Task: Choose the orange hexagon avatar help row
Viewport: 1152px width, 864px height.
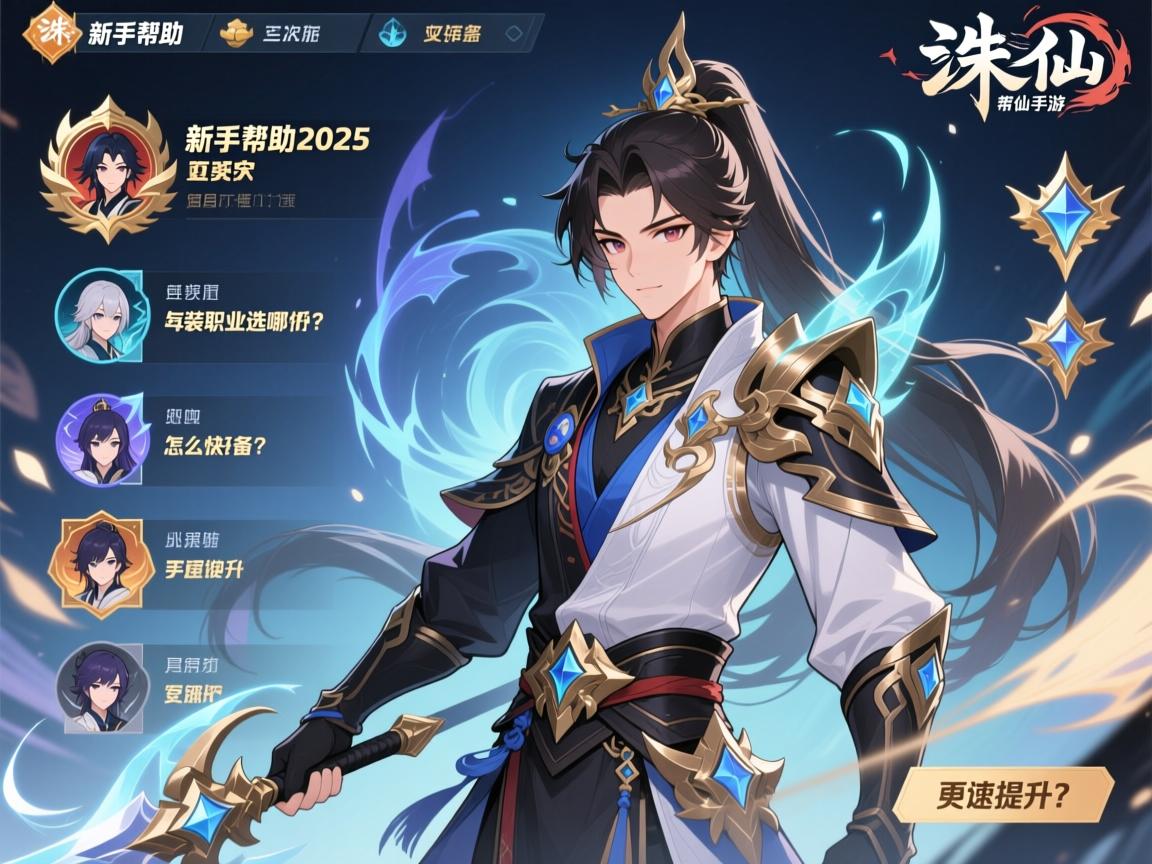Action: click(x=204, y=569)
